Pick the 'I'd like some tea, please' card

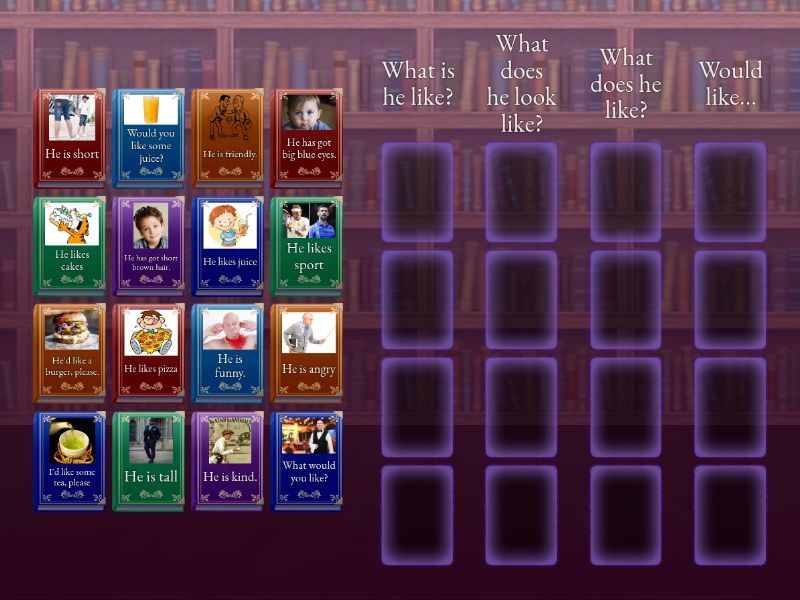(x=70, y=461)
